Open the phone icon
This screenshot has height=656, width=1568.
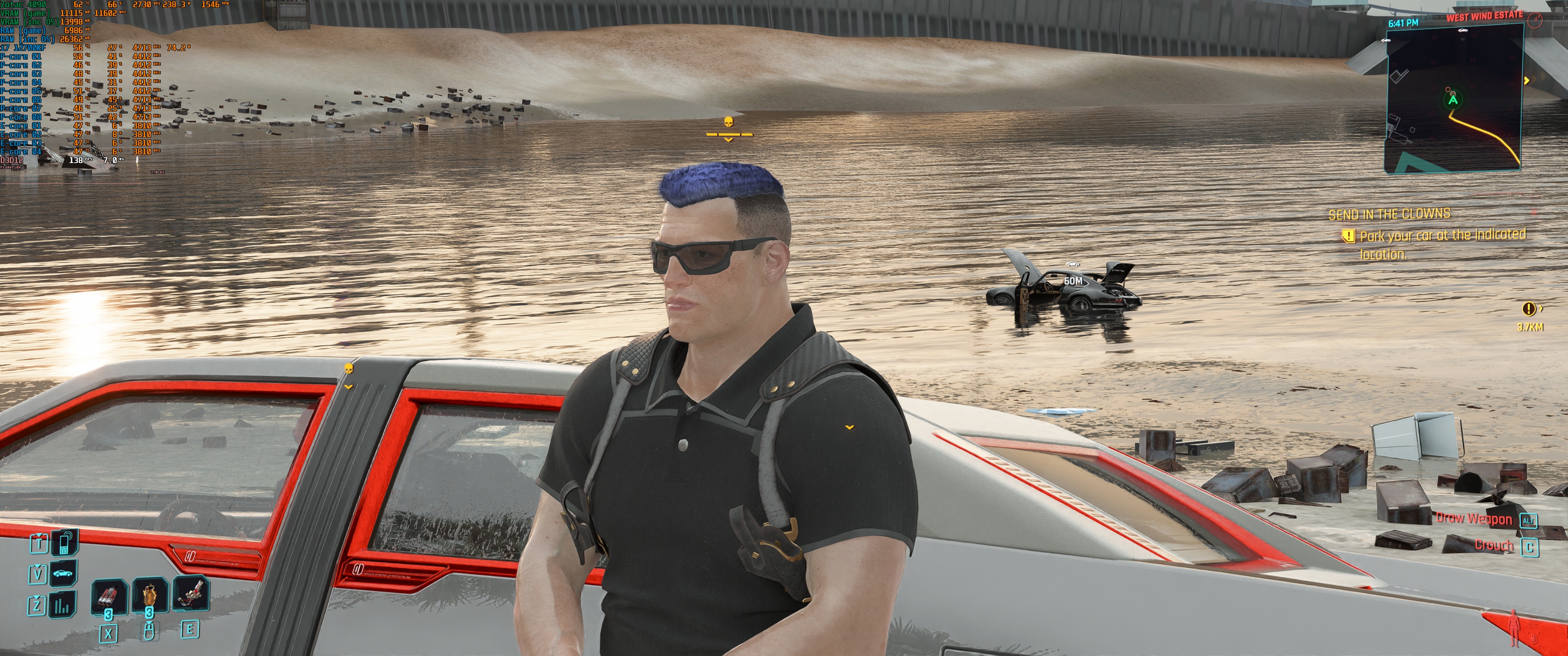pos(63,542)
